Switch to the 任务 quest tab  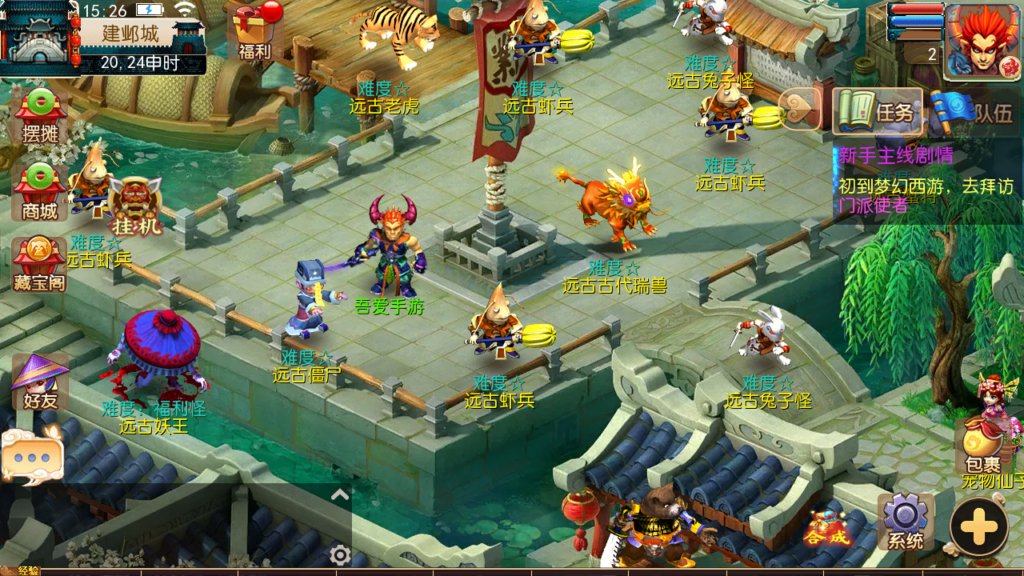[x=878, y=111]
